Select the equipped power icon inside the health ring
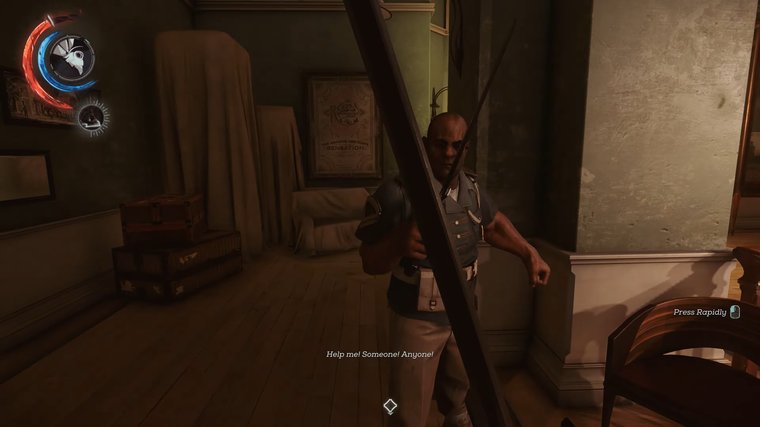This screenshot has height=427, width=760. pyautogui.click(x=70, y=56)
